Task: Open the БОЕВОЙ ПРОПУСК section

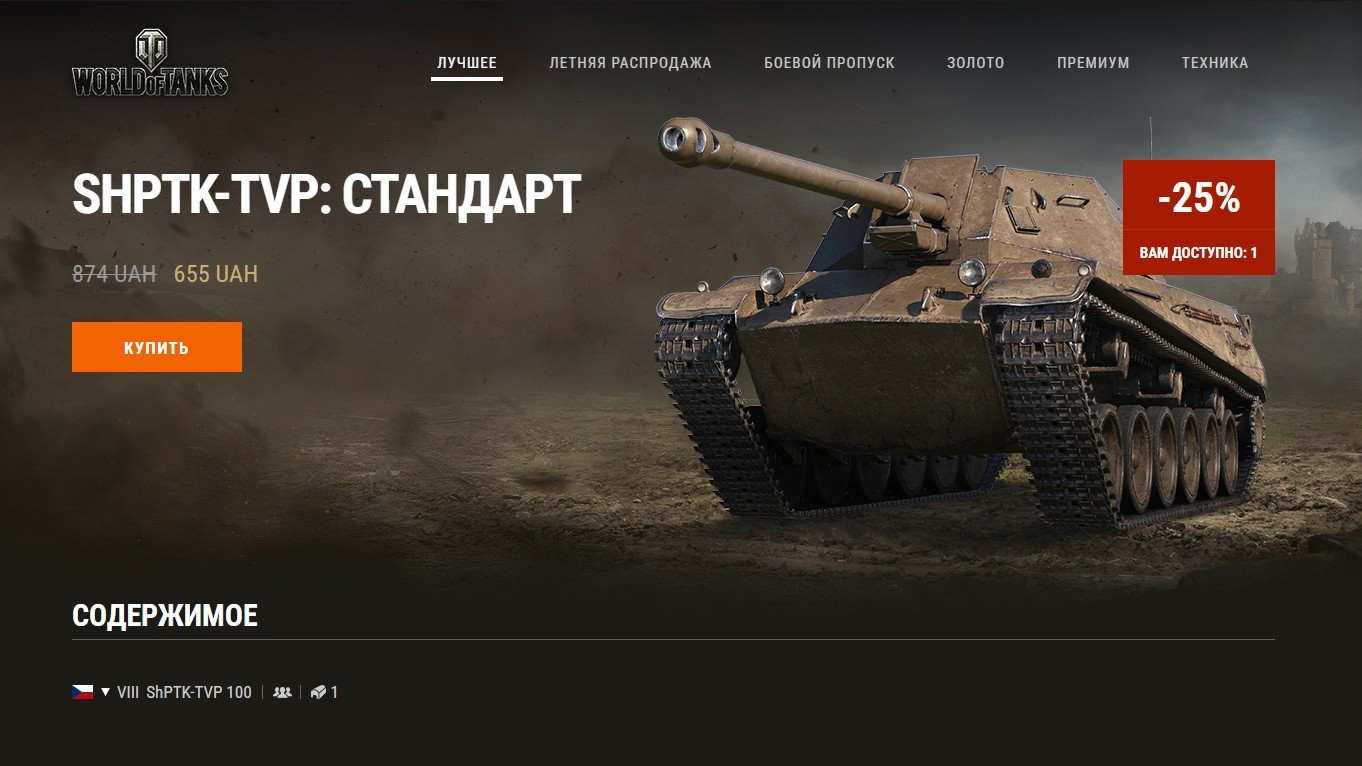Action: coord(828,62)
